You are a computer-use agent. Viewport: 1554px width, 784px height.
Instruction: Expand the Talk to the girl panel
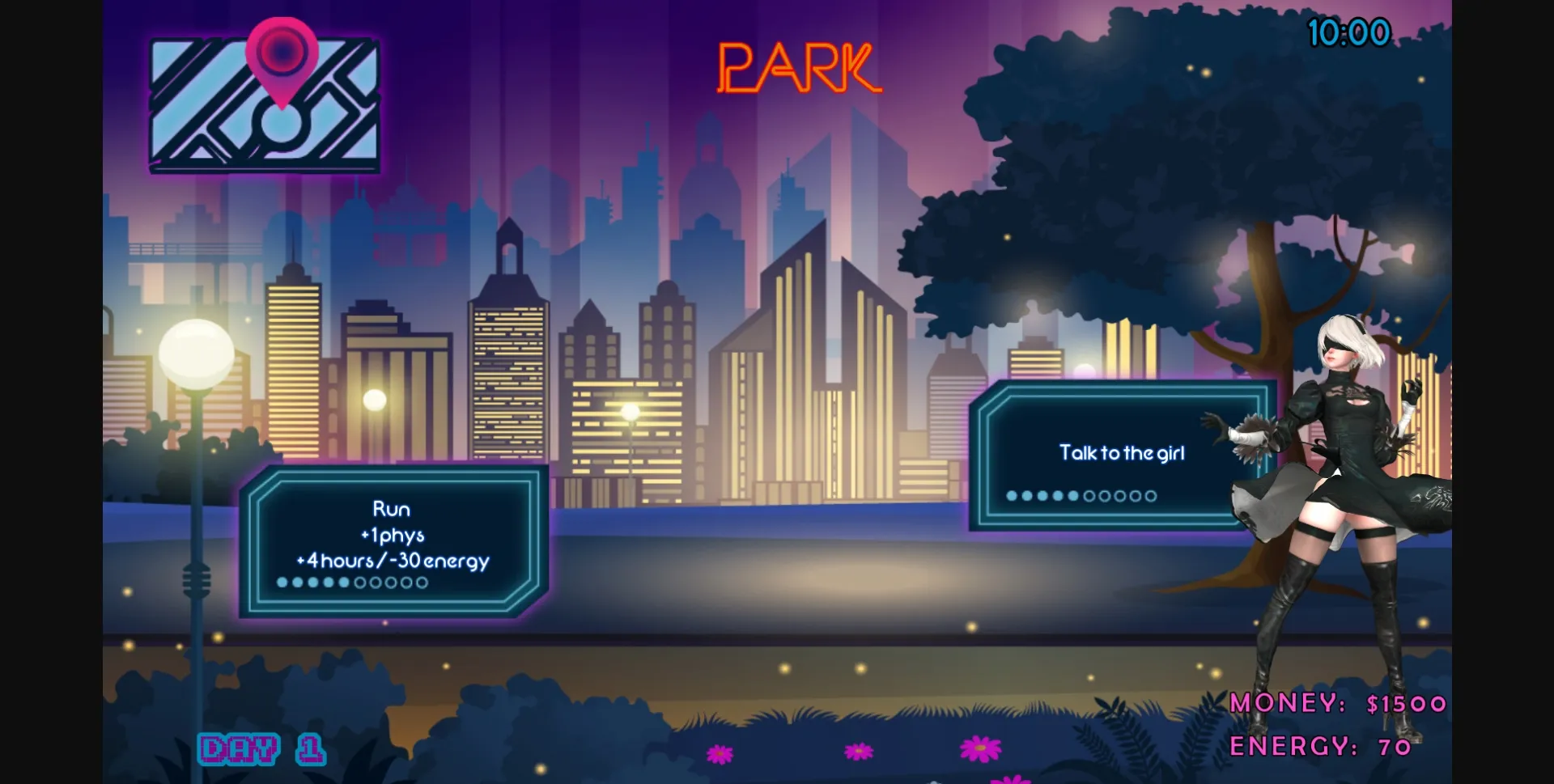pos(1121,453)
